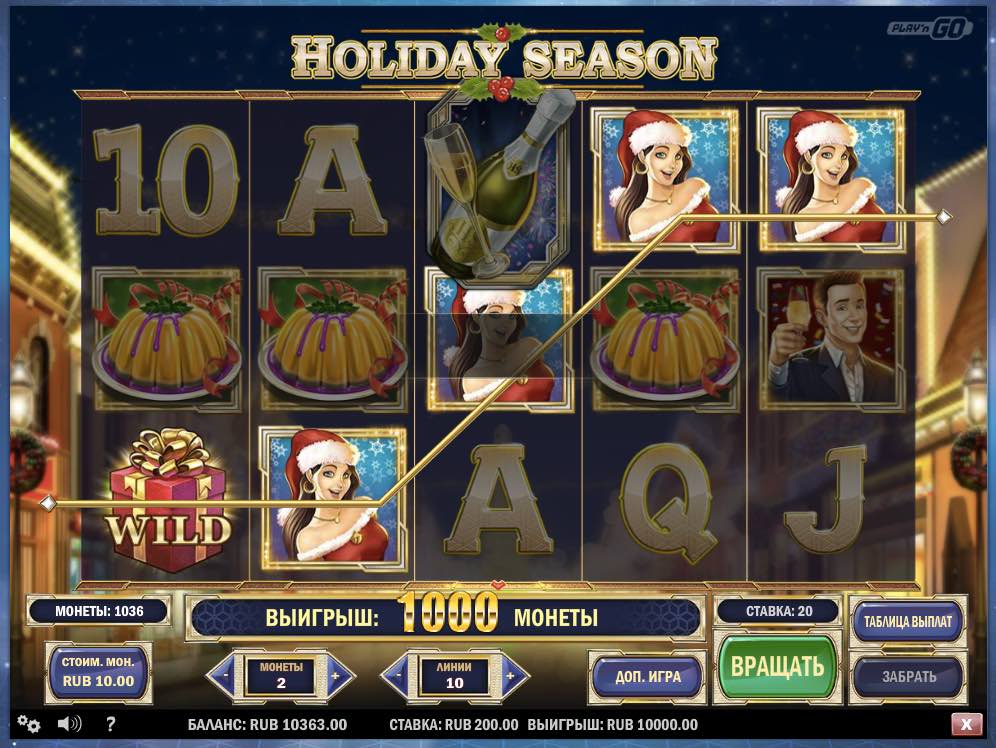This screenshot has width=996, height=748.
Task: Close the game with the red X
Action: [966, 724]
